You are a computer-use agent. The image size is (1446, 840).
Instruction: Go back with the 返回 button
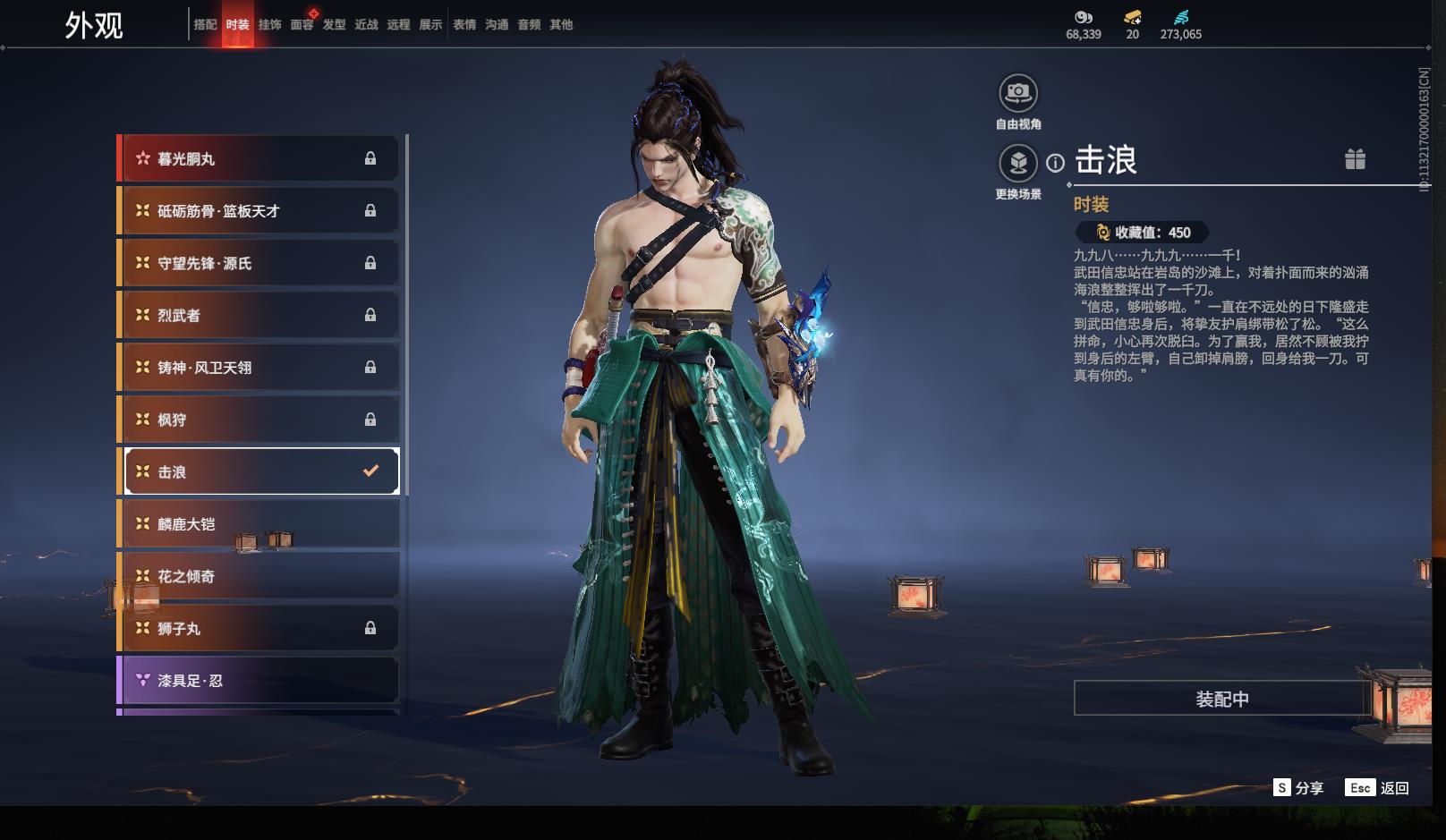1378,788
